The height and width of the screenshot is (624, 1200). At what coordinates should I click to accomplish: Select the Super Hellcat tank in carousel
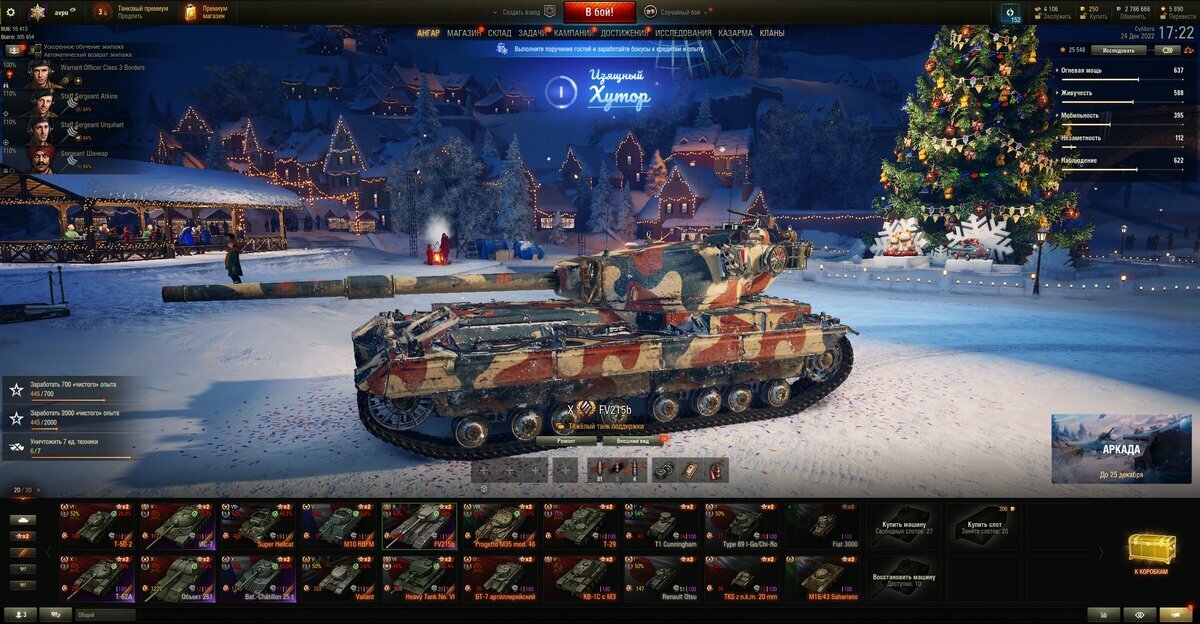click(258, 526)
